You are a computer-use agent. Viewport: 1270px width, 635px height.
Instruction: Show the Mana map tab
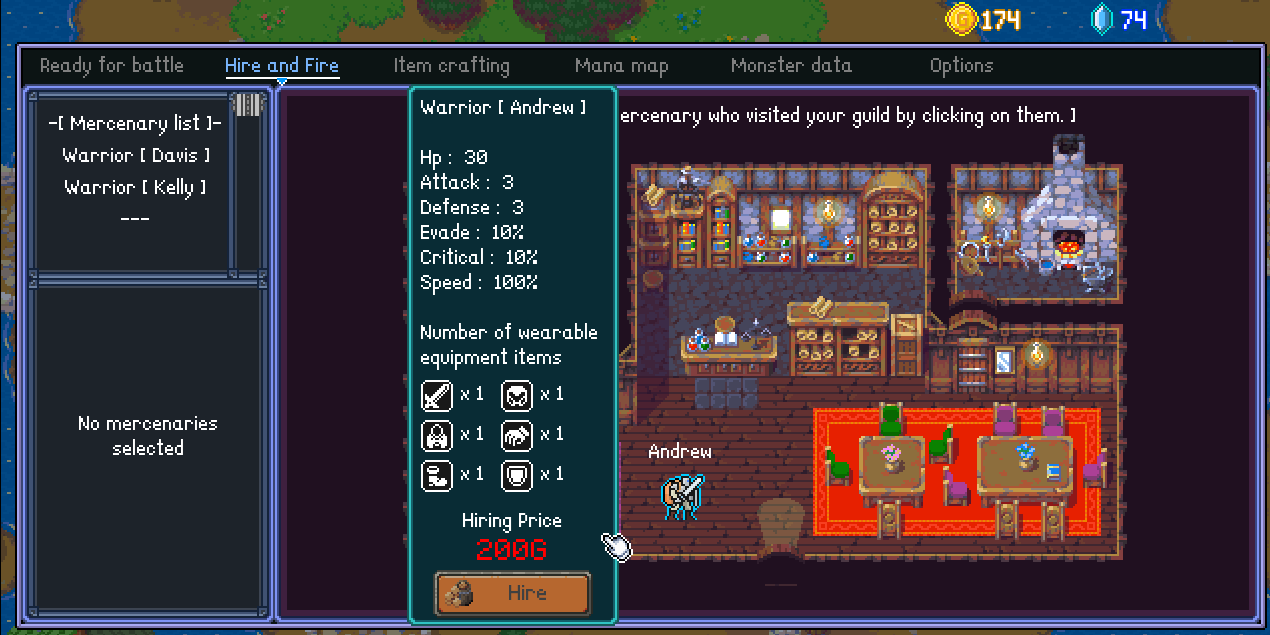click(x=621, y=66)
